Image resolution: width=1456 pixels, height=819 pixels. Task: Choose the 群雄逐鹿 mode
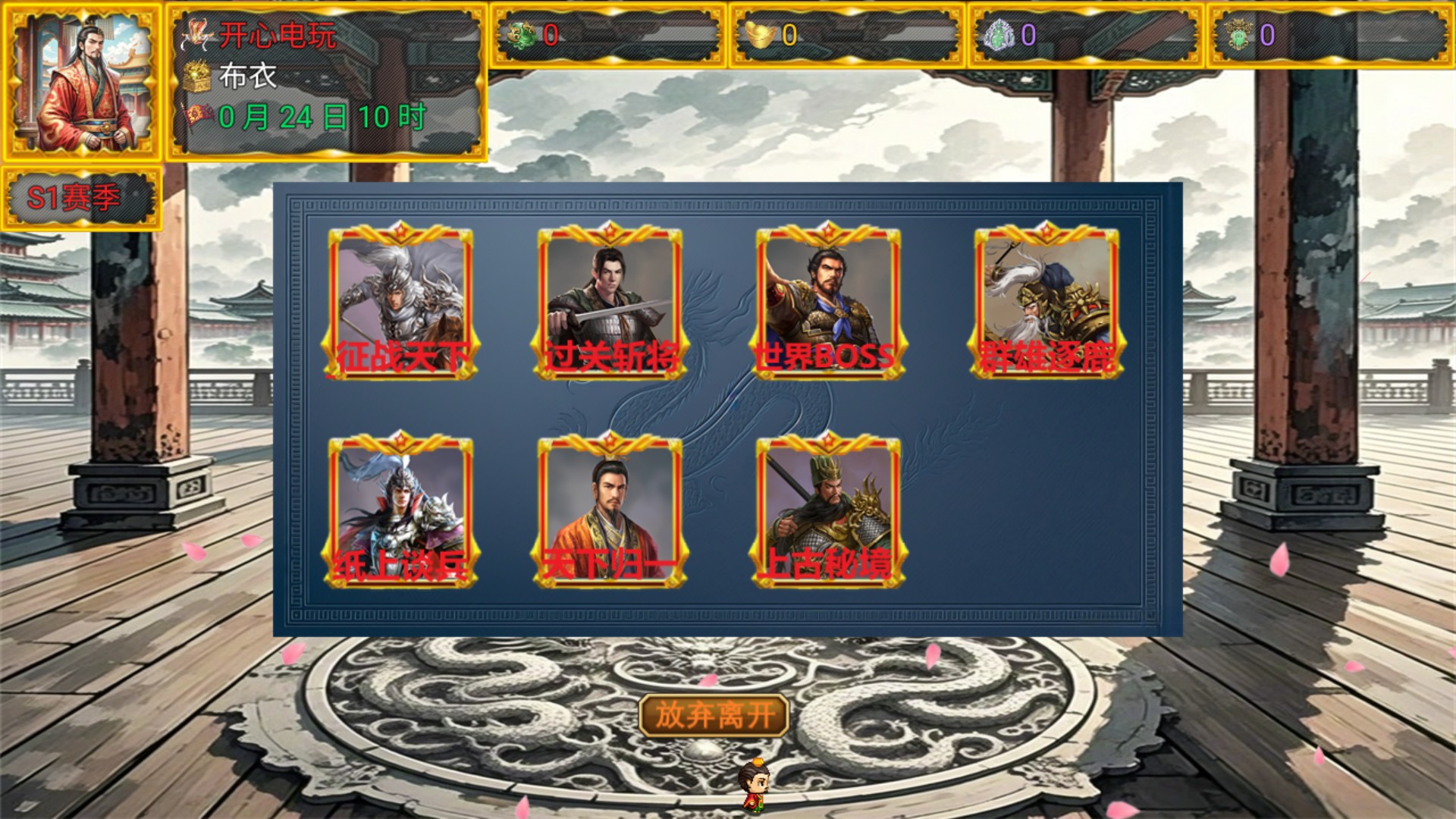(x=1046, y=302)
